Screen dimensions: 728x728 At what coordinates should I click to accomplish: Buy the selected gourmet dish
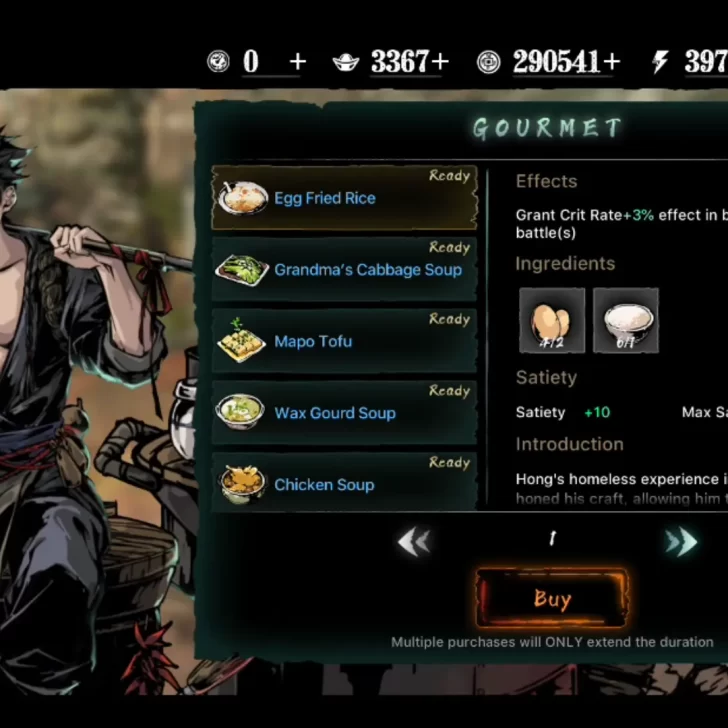[552, 599]
